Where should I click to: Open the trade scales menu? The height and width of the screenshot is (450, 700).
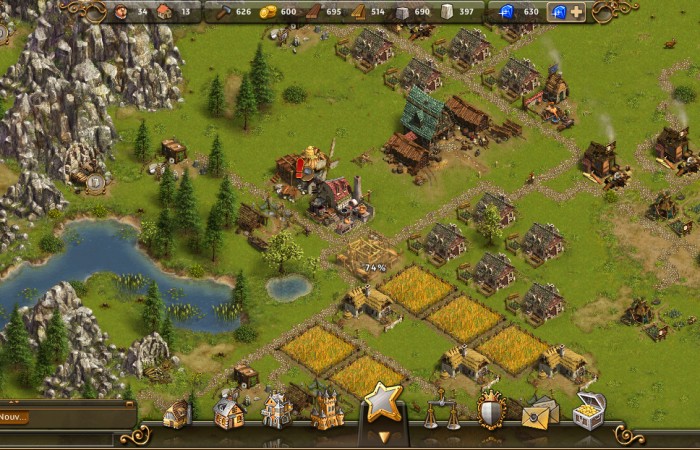437,409
